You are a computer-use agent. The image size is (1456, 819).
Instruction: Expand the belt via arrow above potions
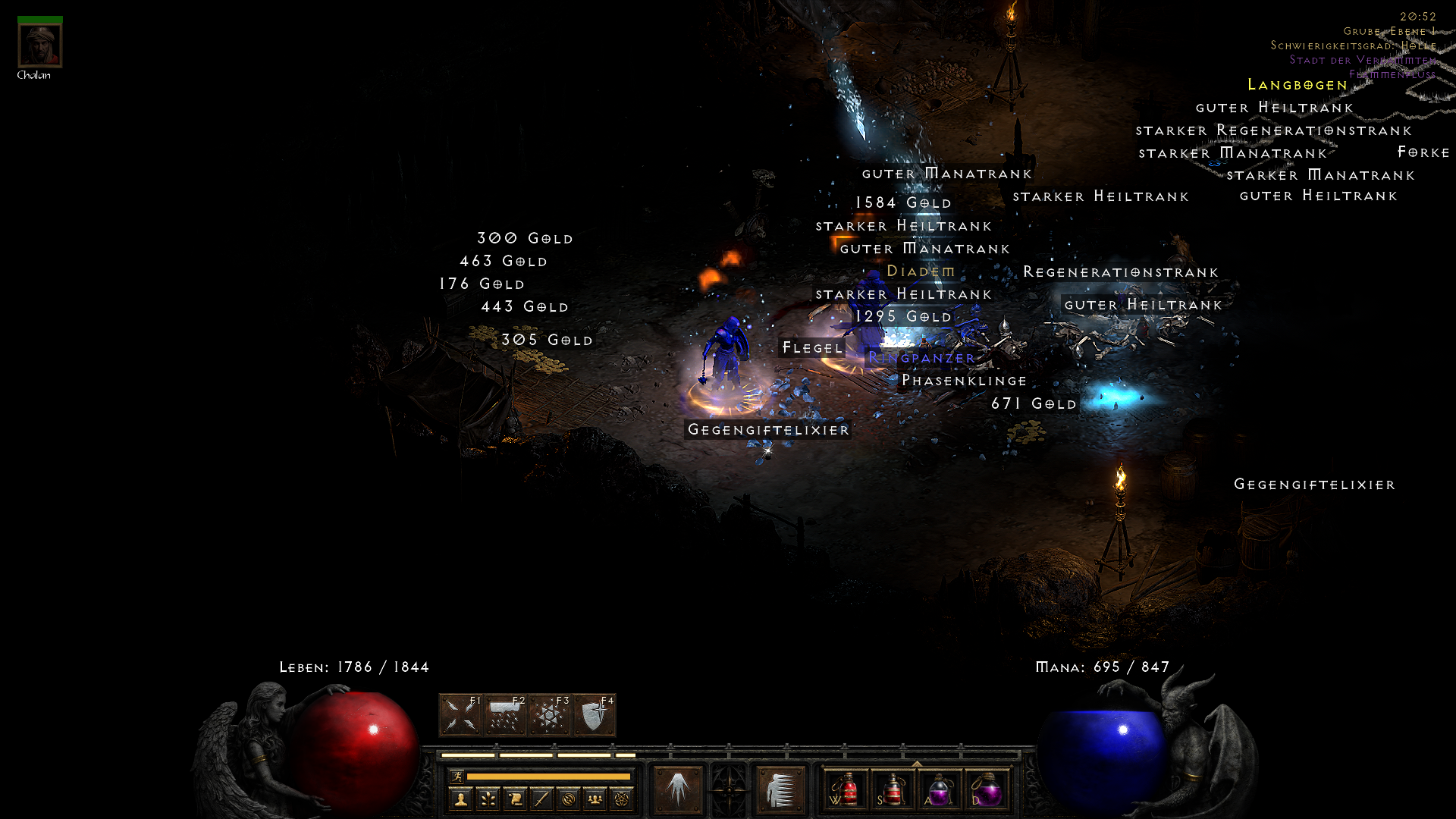pyautogui.click(x=916, y=764)
